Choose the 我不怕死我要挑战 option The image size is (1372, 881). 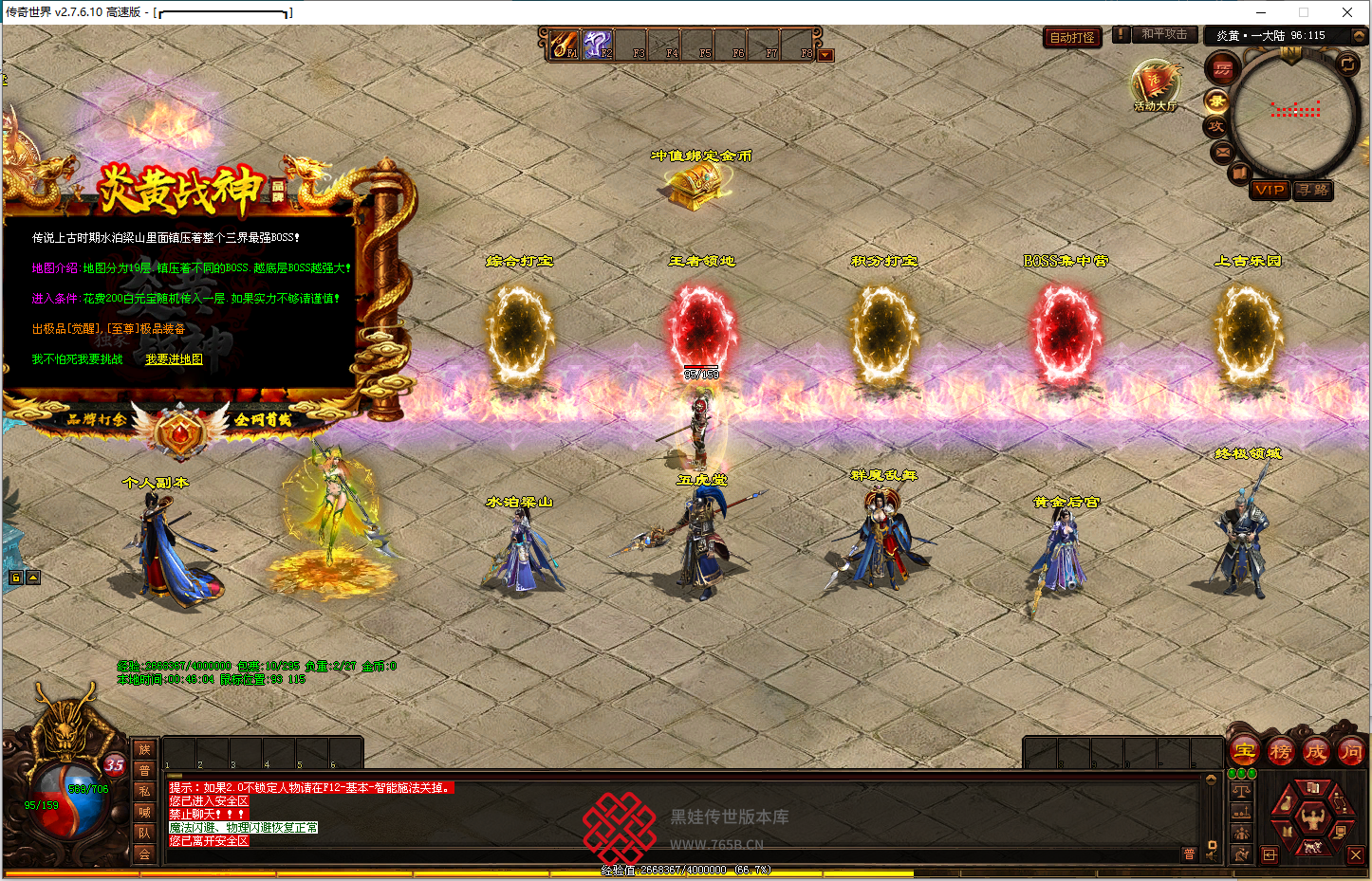point(77,359)
